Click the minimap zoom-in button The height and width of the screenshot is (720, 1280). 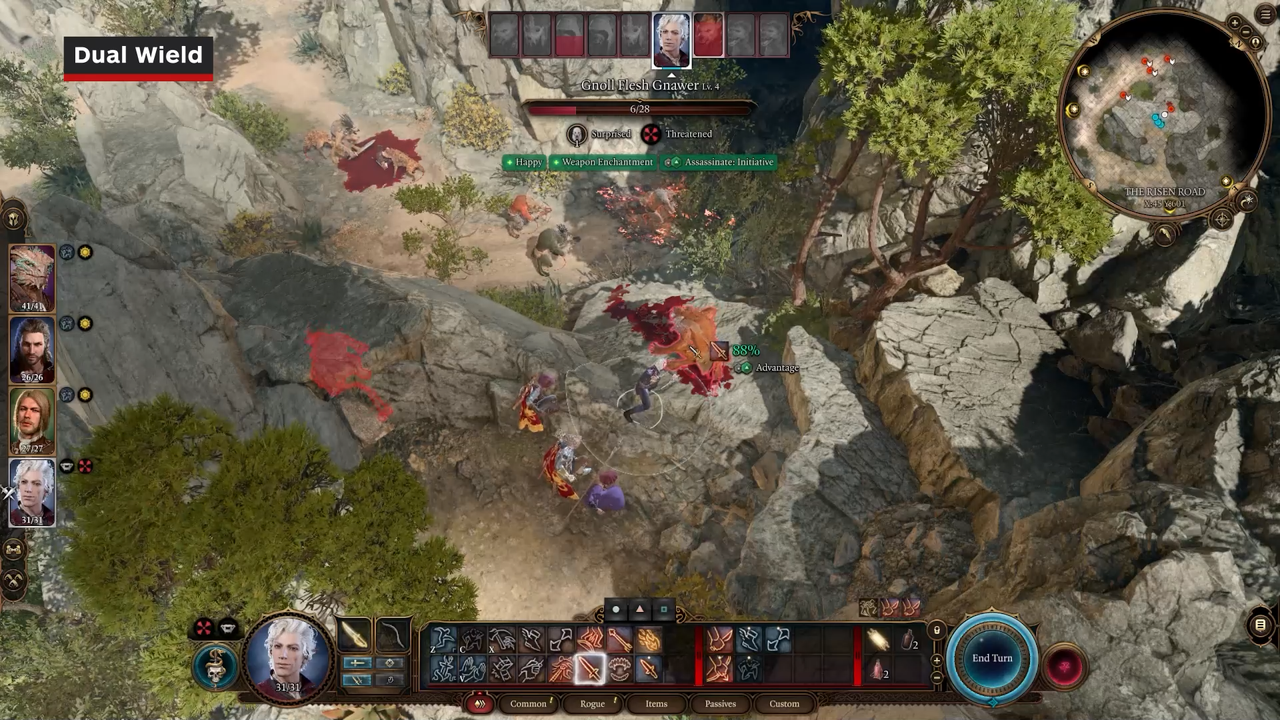[x=1235, y=22]
